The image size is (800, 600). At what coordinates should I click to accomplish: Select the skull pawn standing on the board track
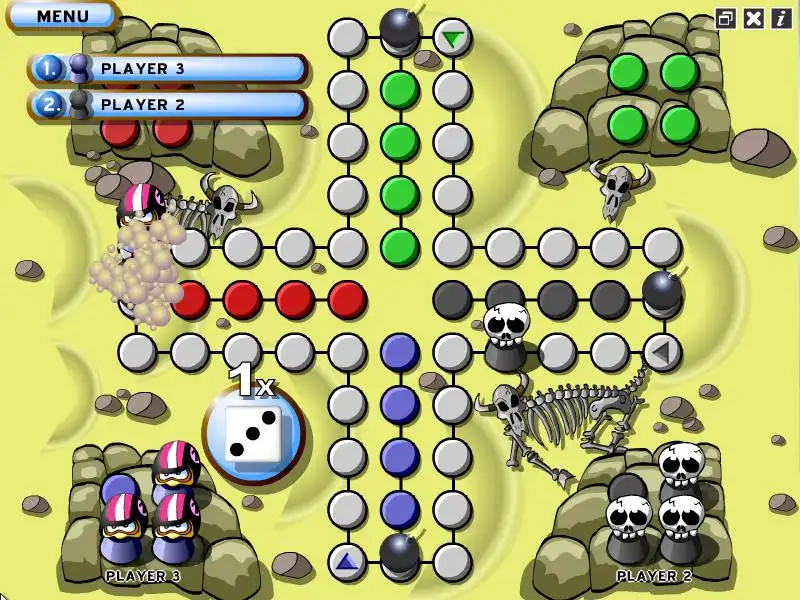(505, 335)
